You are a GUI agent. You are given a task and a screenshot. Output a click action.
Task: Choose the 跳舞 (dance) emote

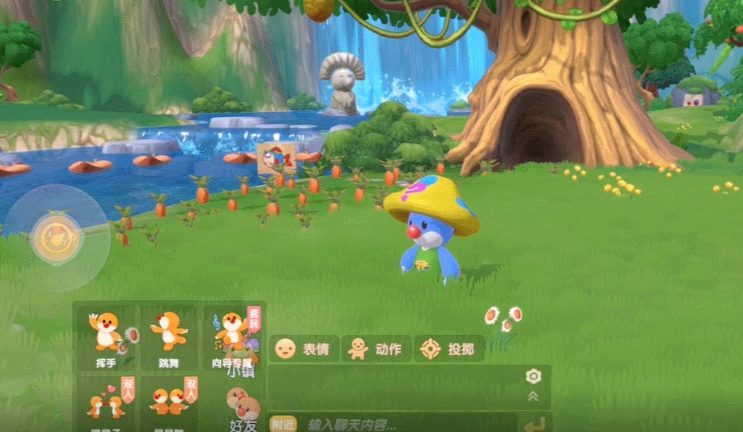click(169, 335)
